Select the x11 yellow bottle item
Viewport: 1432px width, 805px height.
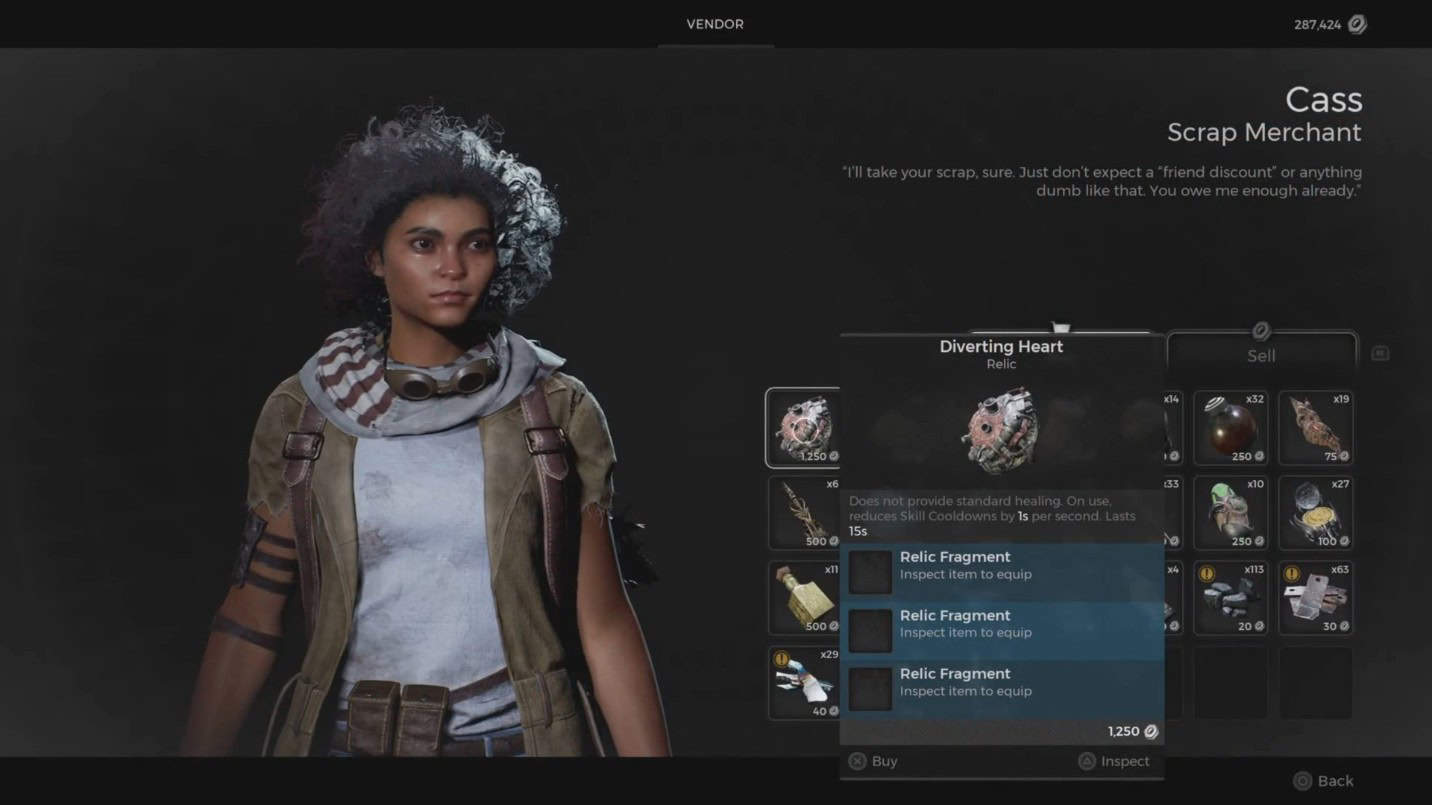tap(804, 598)
